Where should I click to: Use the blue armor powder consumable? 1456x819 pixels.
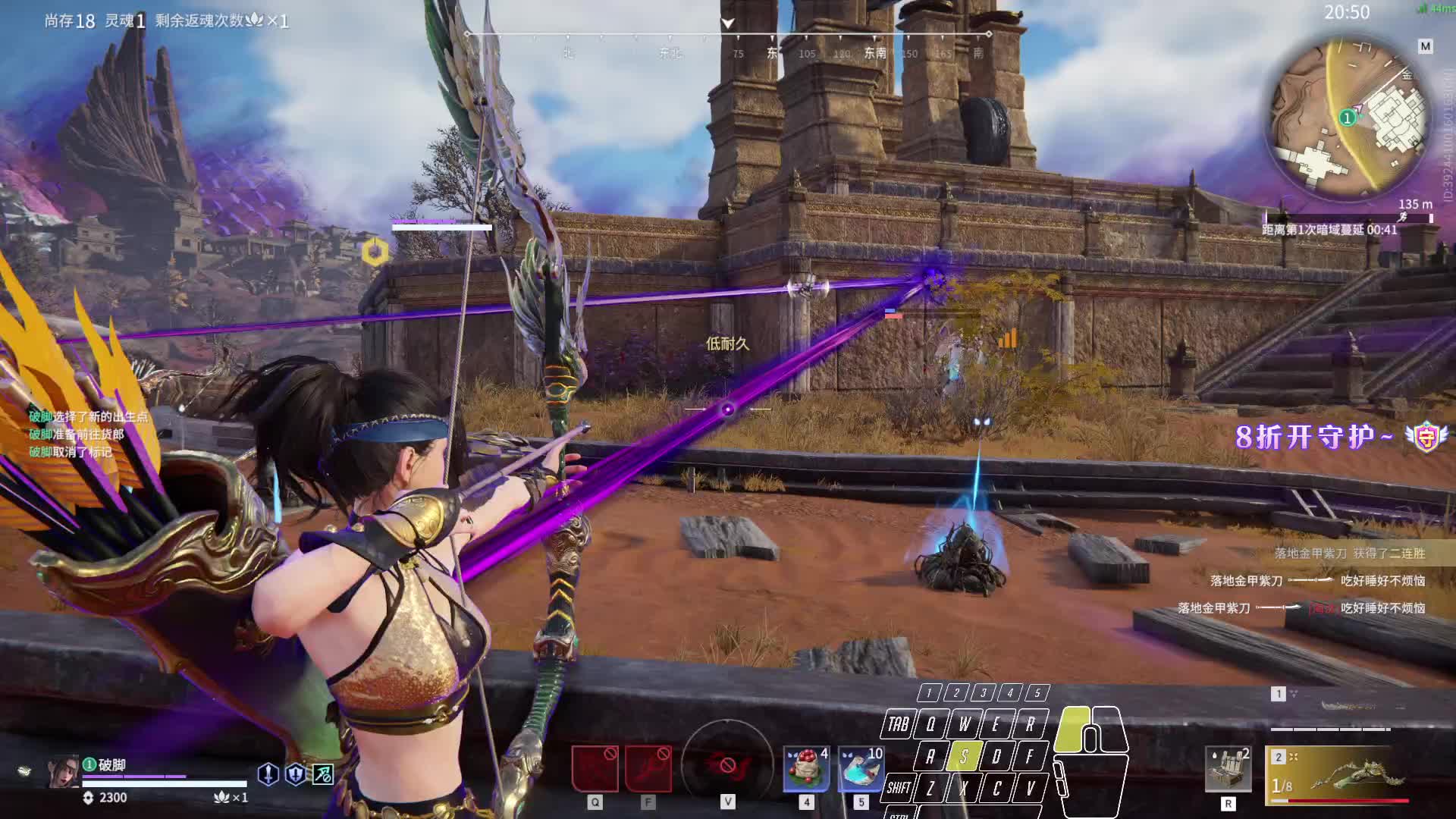[x=861, y=769]
